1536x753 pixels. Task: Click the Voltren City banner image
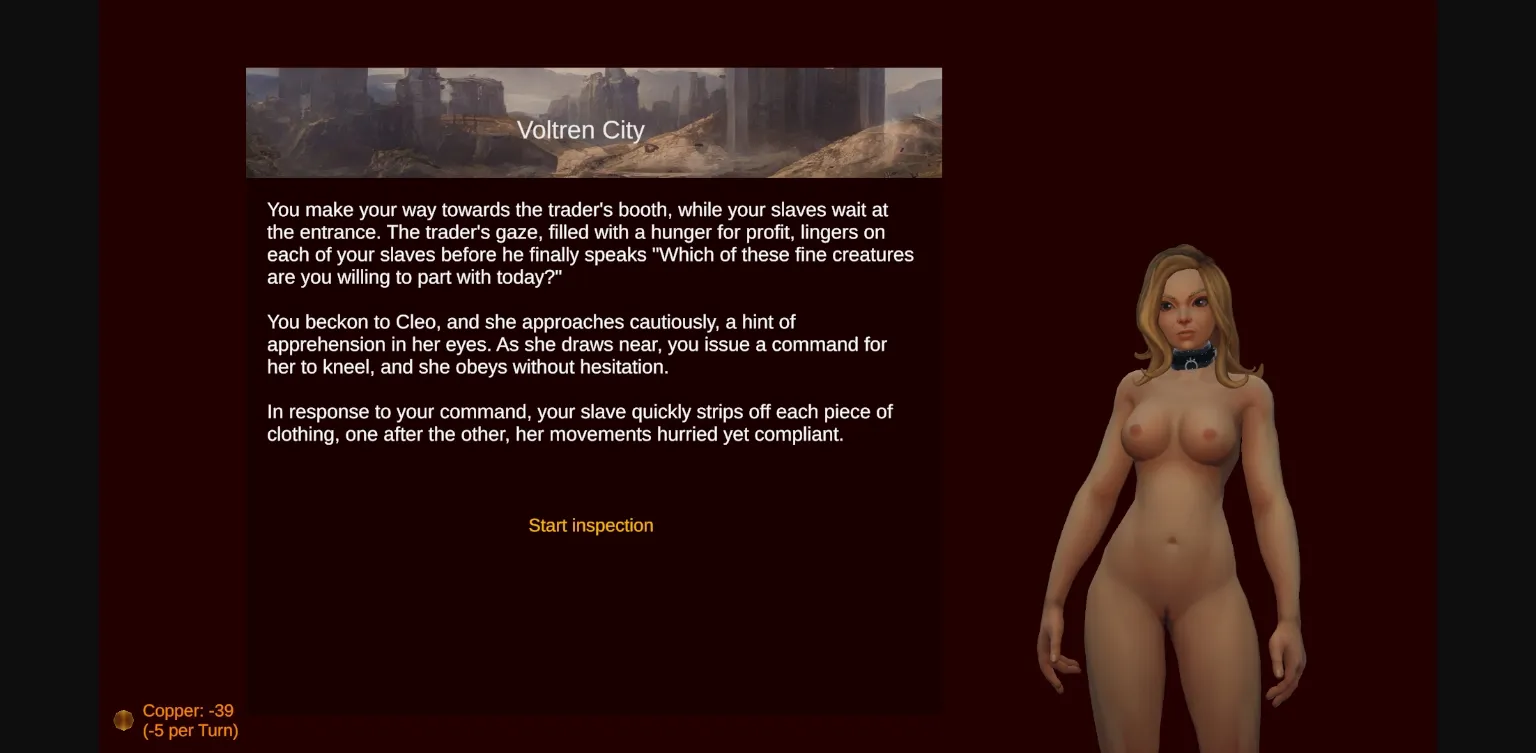coord(594,121)
